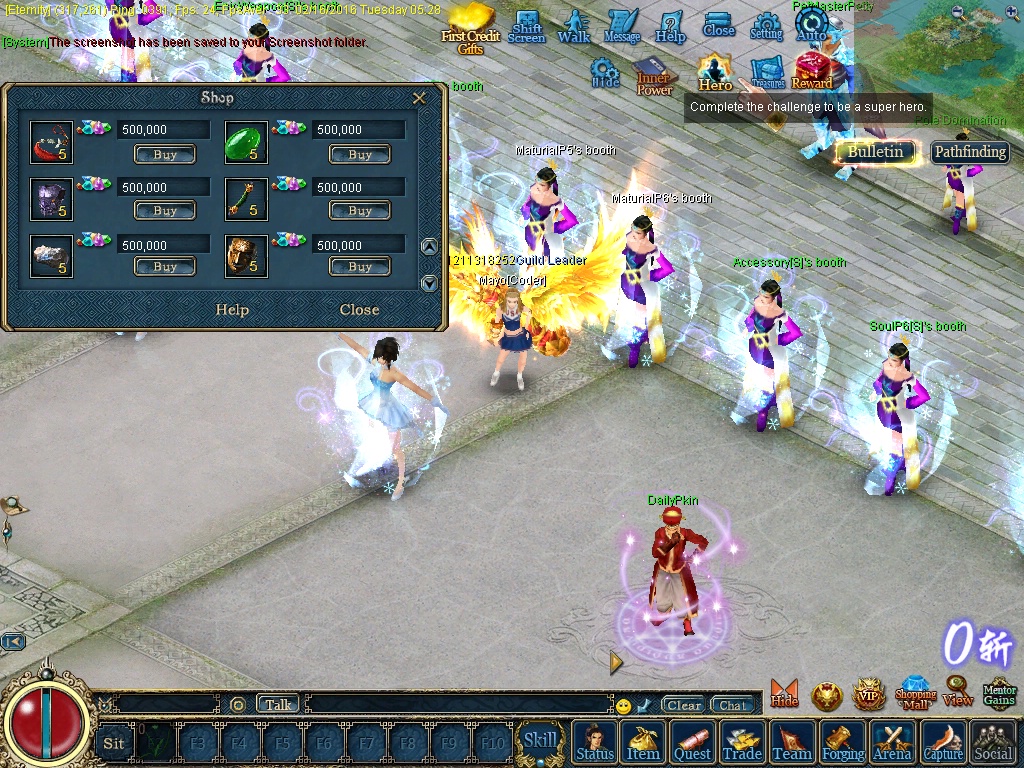Clear the chat messages
This screenshot has width=1024, height=768.
(x=684, y=705)
